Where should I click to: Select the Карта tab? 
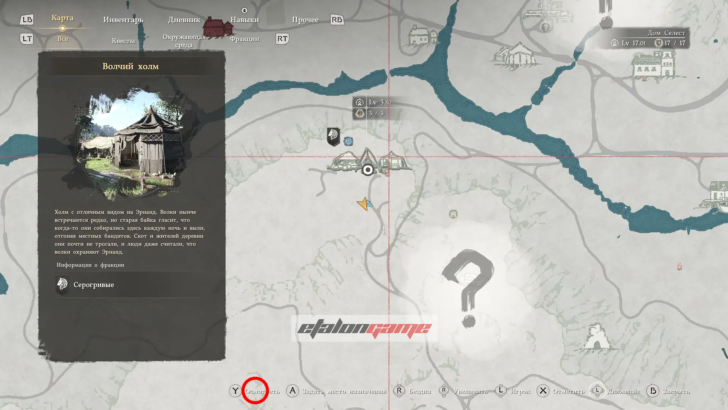tap(62, 18)
